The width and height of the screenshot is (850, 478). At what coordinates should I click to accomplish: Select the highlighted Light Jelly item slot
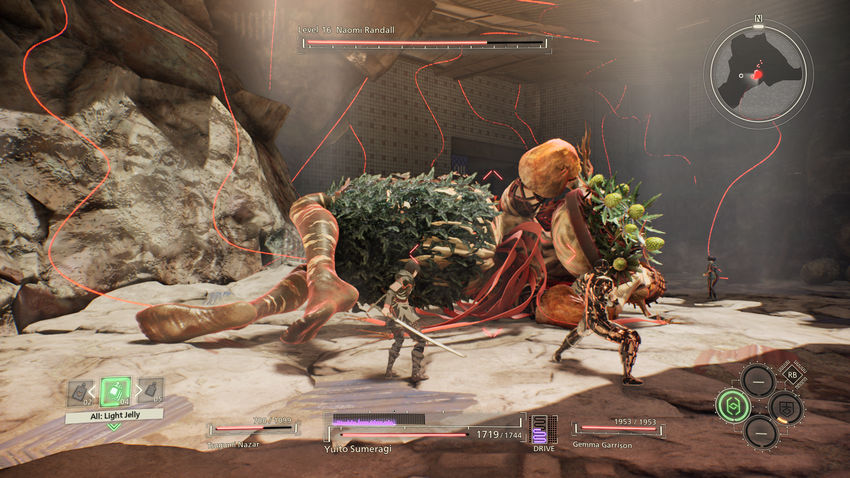coord(116,392)
